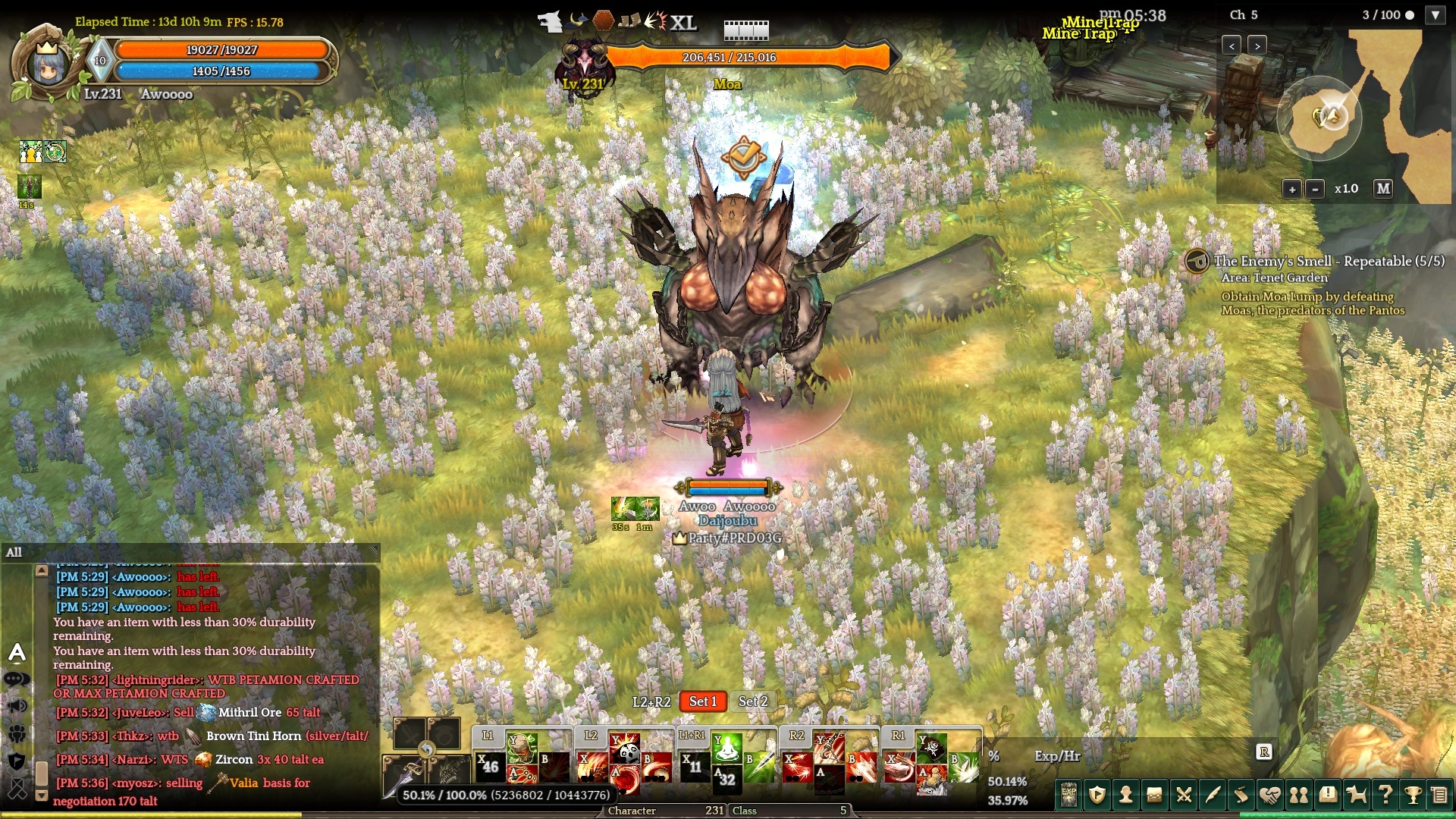Image resolution: width=1456 pixels, height=819 pixels.
Task: Open the trophy achievements icon
Action: coord(1413,795)
